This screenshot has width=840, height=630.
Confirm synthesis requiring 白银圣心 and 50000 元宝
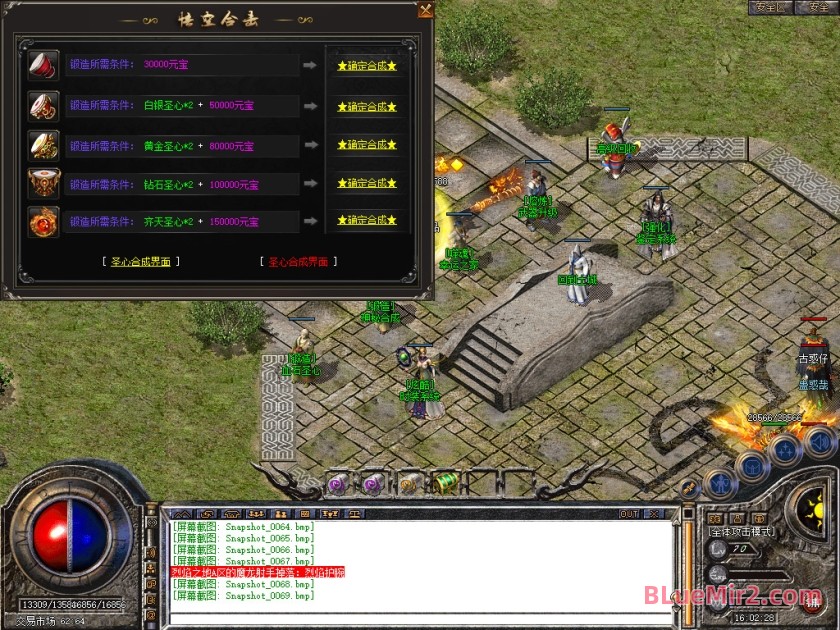pos(367,106)
